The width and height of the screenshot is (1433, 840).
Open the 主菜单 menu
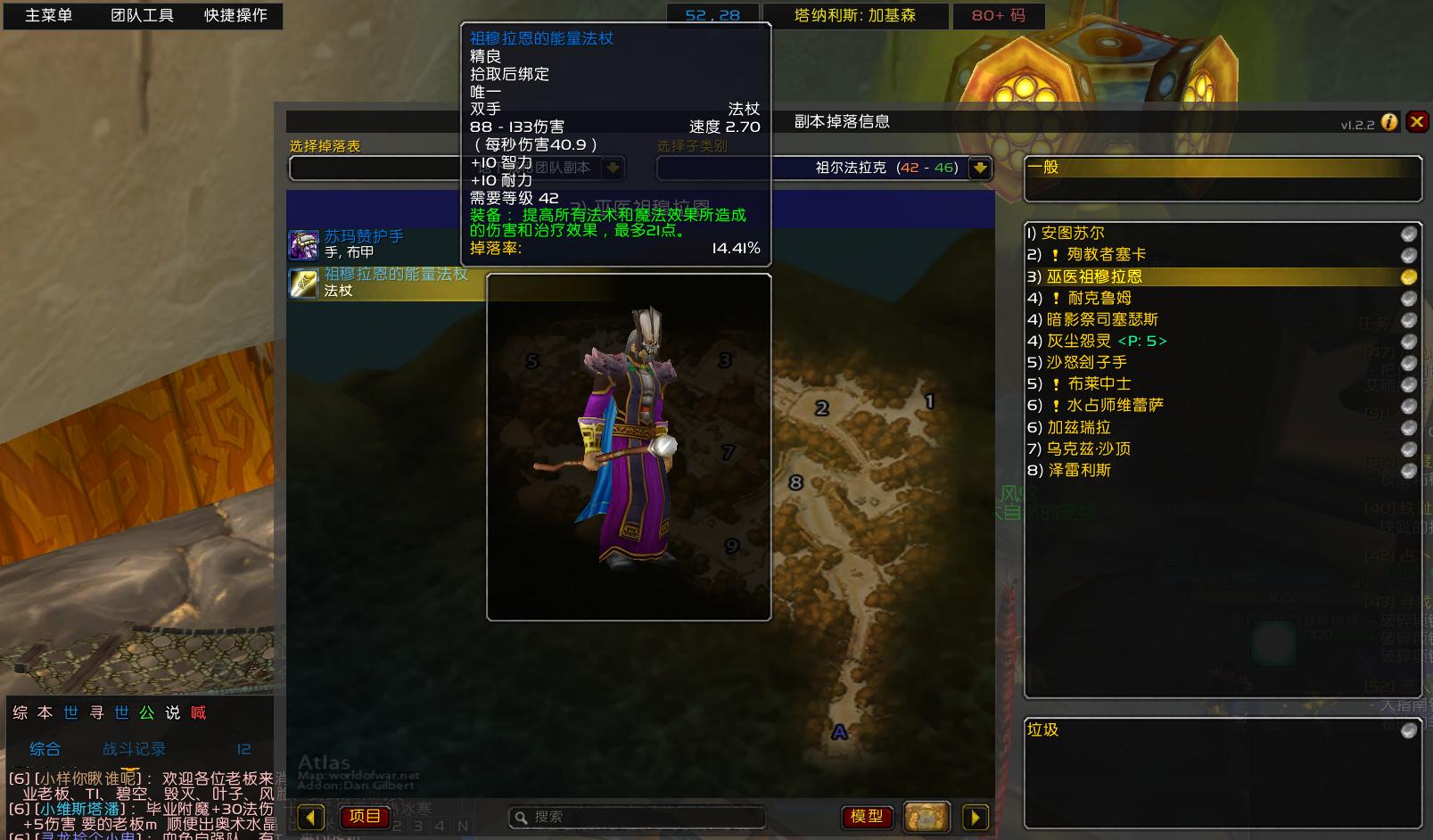point(49,15)
